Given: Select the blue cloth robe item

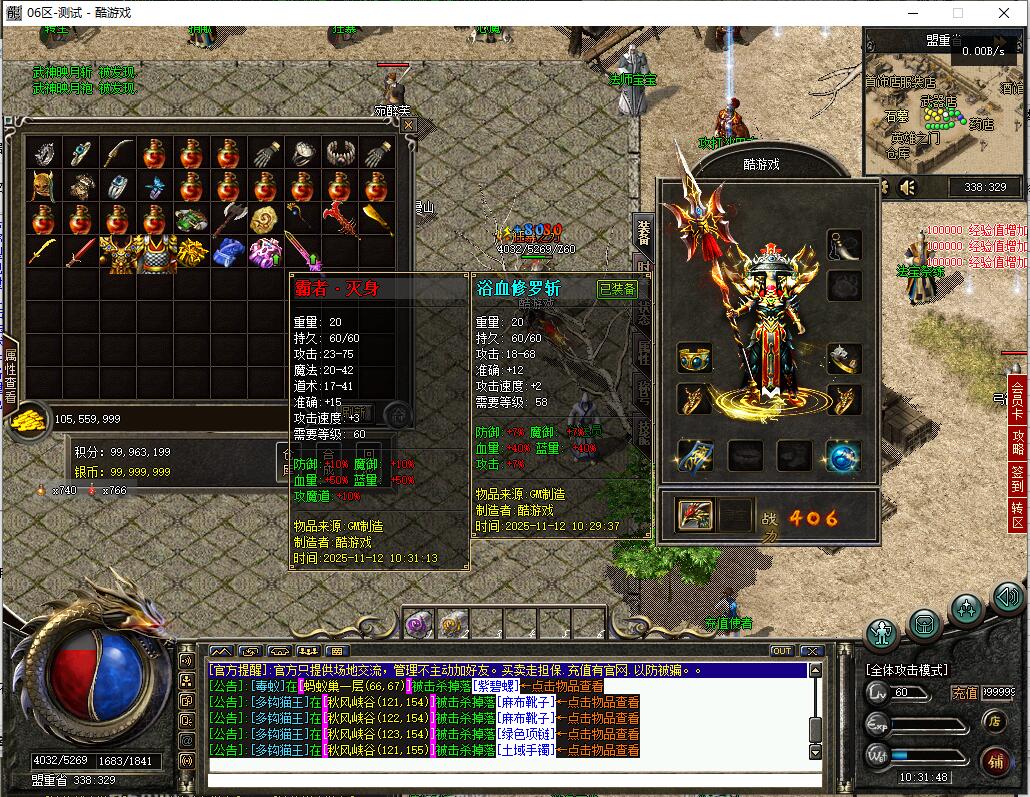Looking at the screenshot, I should pyautogui.click(x=229, y=252).
